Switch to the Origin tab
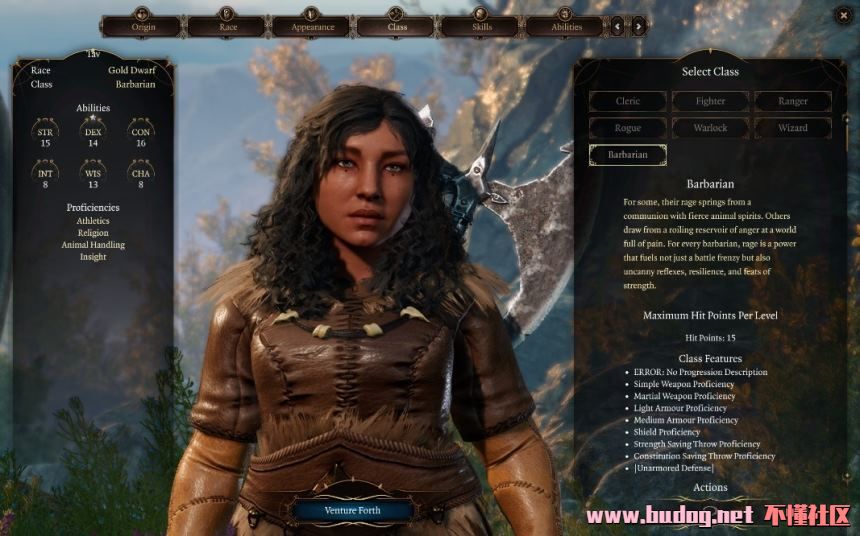 [x=143, y=26]
